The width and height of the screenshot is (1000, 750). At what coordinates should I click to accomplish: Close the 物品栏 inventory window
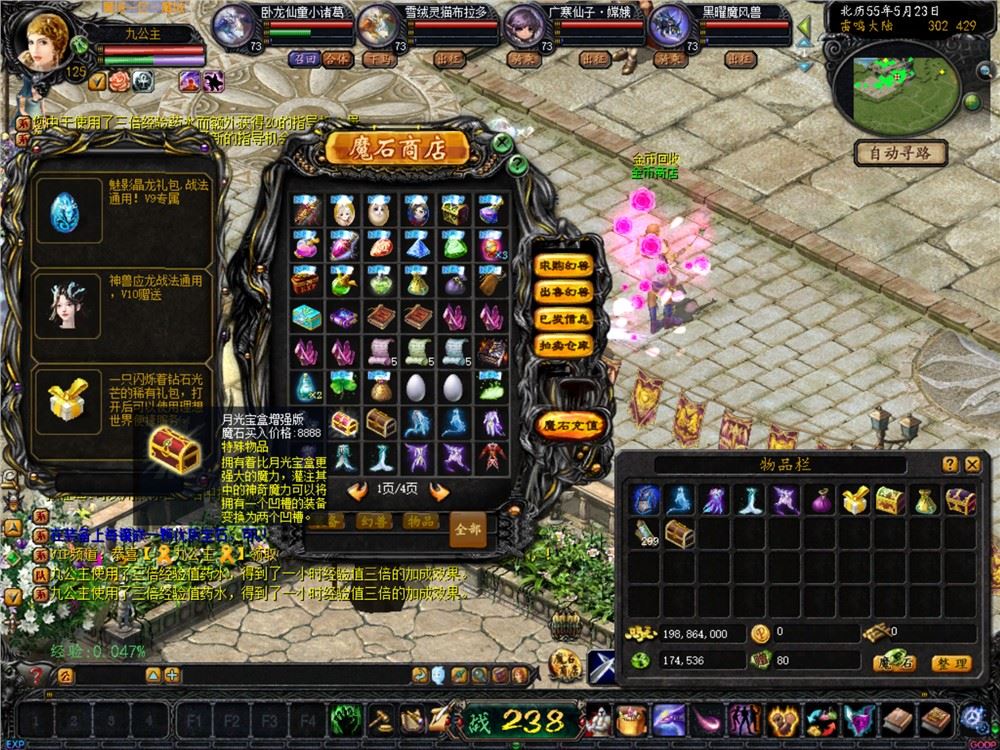(x=972, y=464)
